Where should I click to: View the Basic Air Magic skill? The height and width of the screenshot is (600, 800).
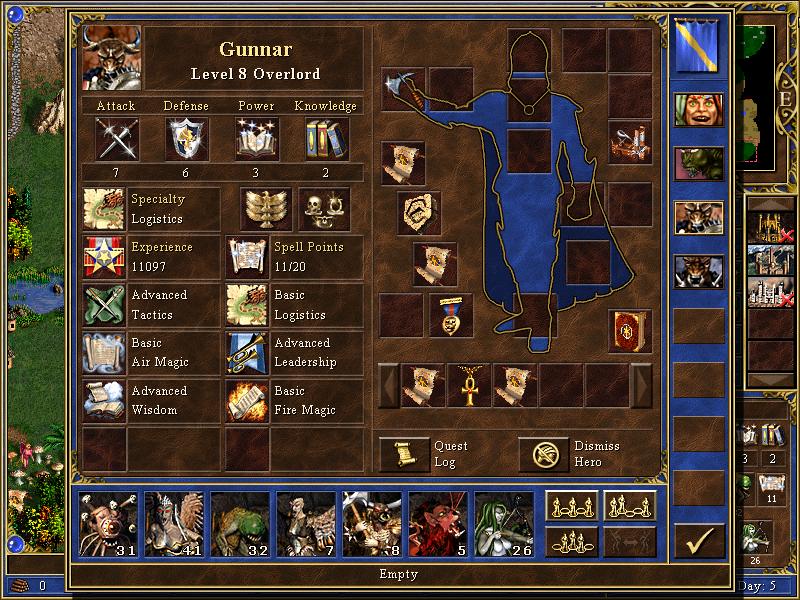coord(104,354)
